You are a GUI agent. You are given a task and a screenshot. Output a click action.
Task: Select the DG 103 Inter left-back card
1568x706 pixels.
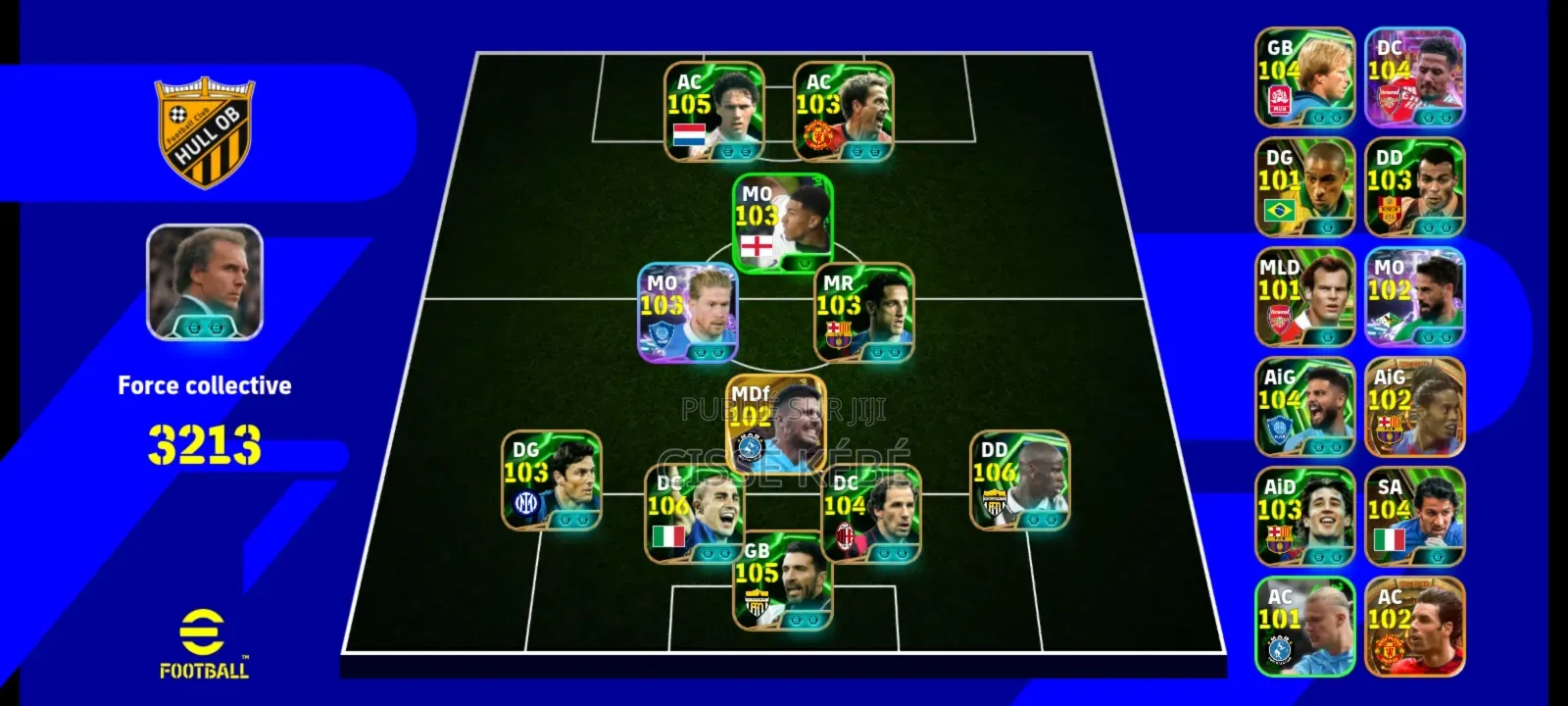pyautogui.click(x=551, y=480)
